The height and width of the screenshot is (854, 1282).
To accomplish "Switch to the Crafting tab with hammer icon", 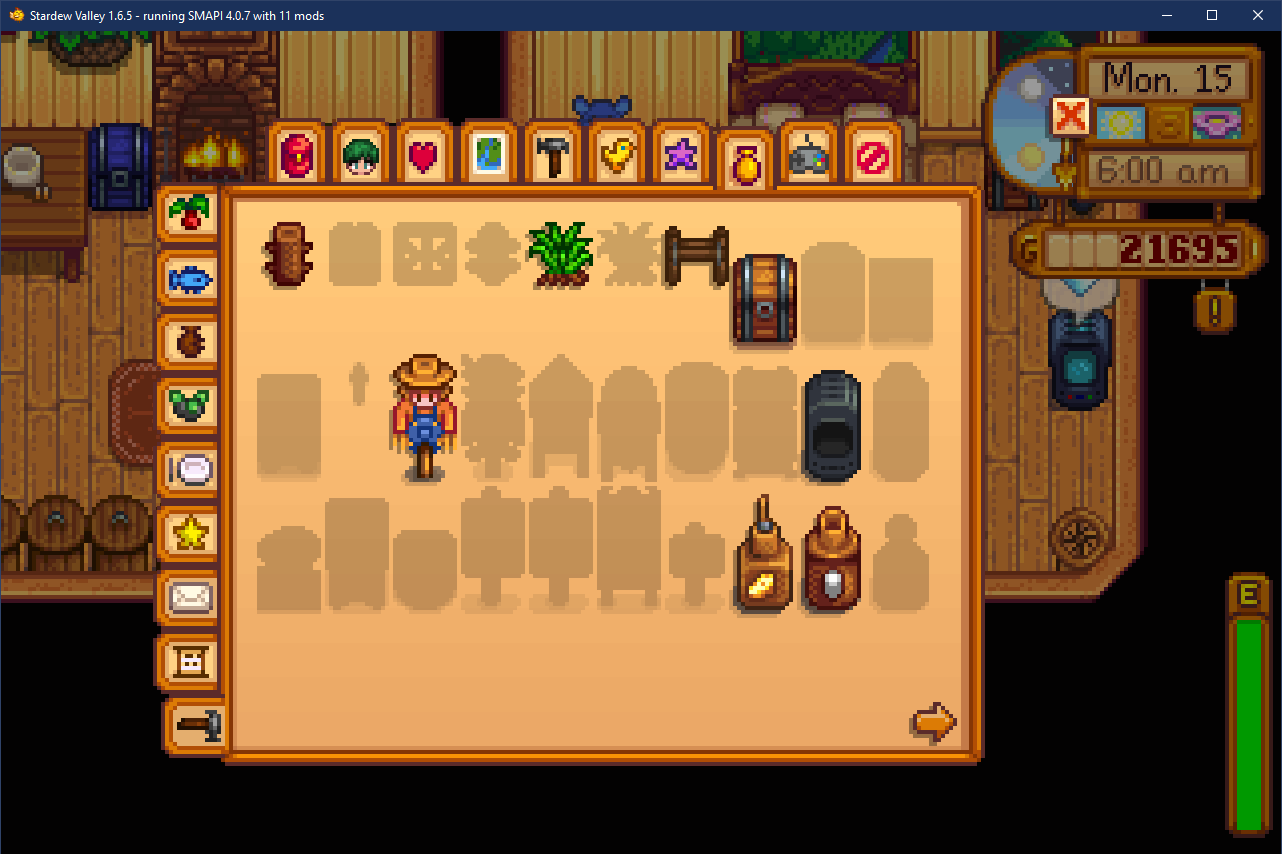I will click(x=552, y=155).
